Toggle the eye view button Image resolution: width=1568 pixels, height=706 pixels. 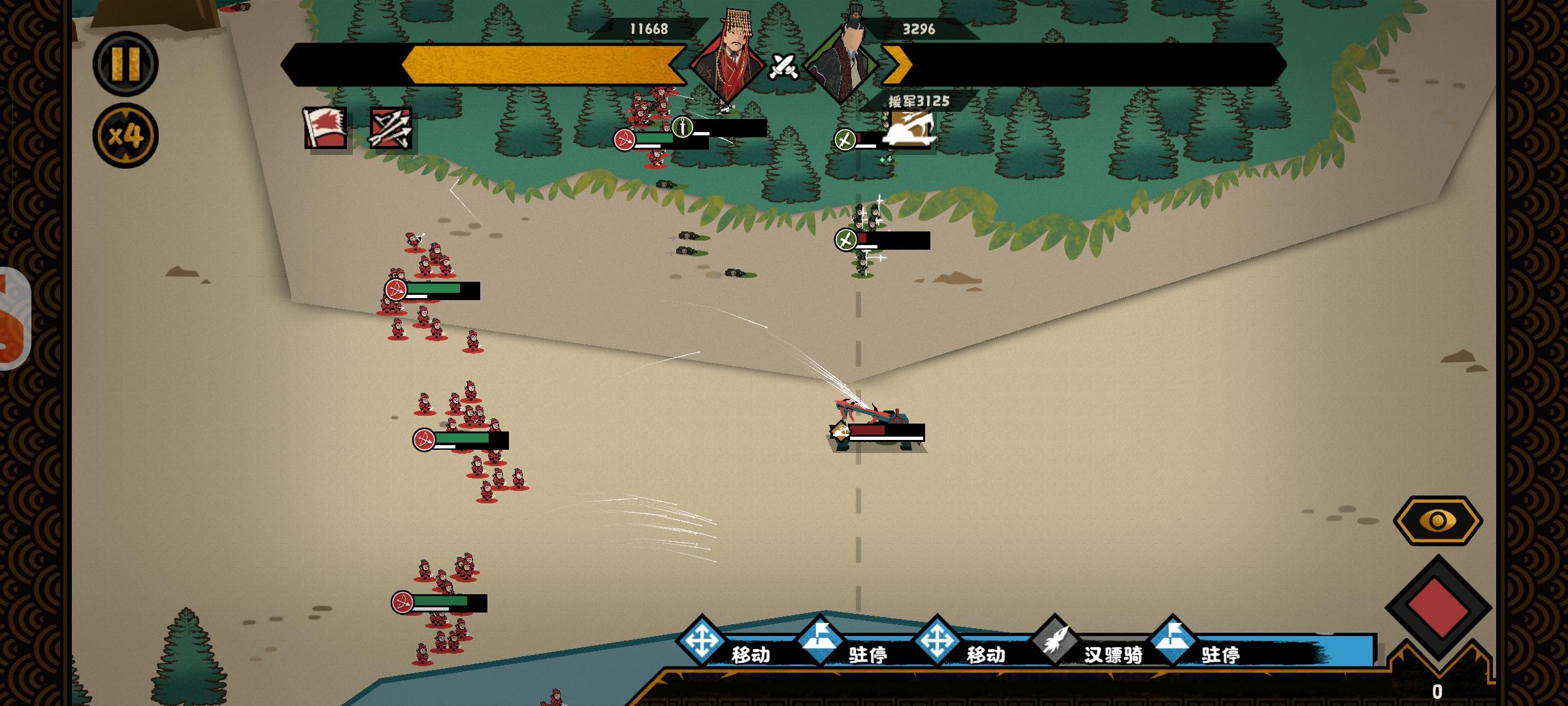[1437, 520]
